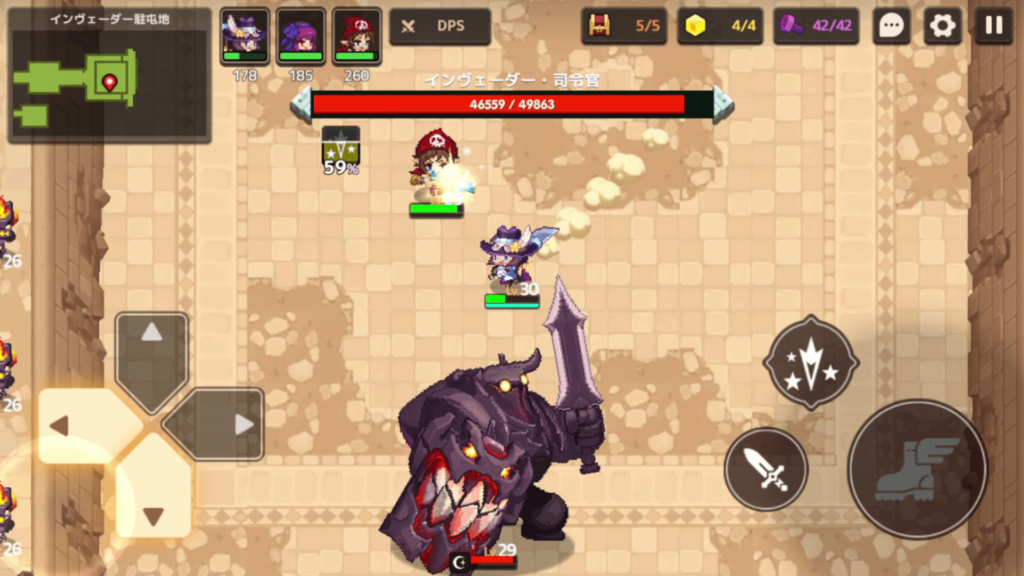This screenshot has height=576, width=1024.
Task: Open the chat speech bubble
Action: coord(890,26)
